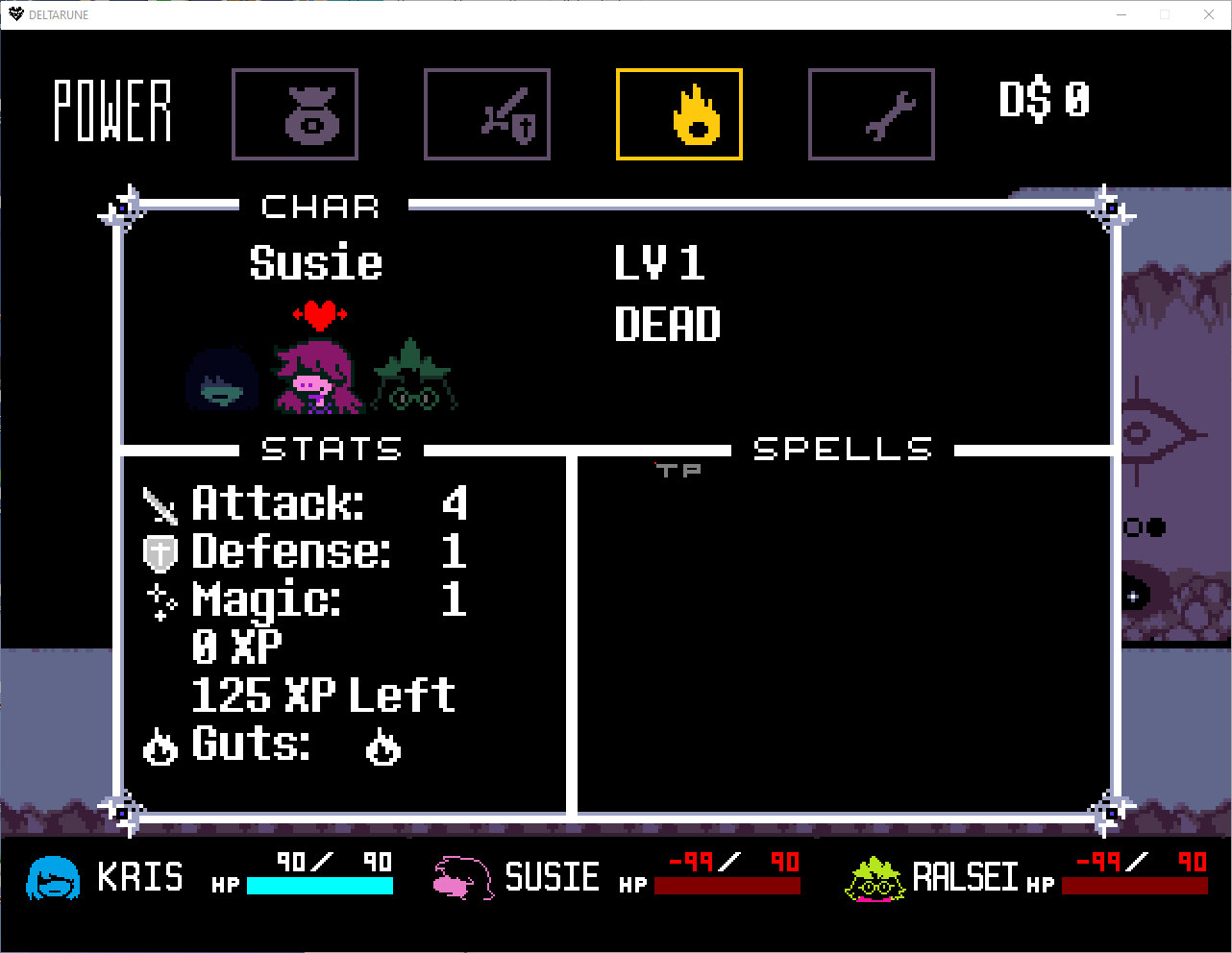The width and height of the screenshot is (1232, 953).
Task: Click the D$ 0 currency display
Action: (1045, 97)
